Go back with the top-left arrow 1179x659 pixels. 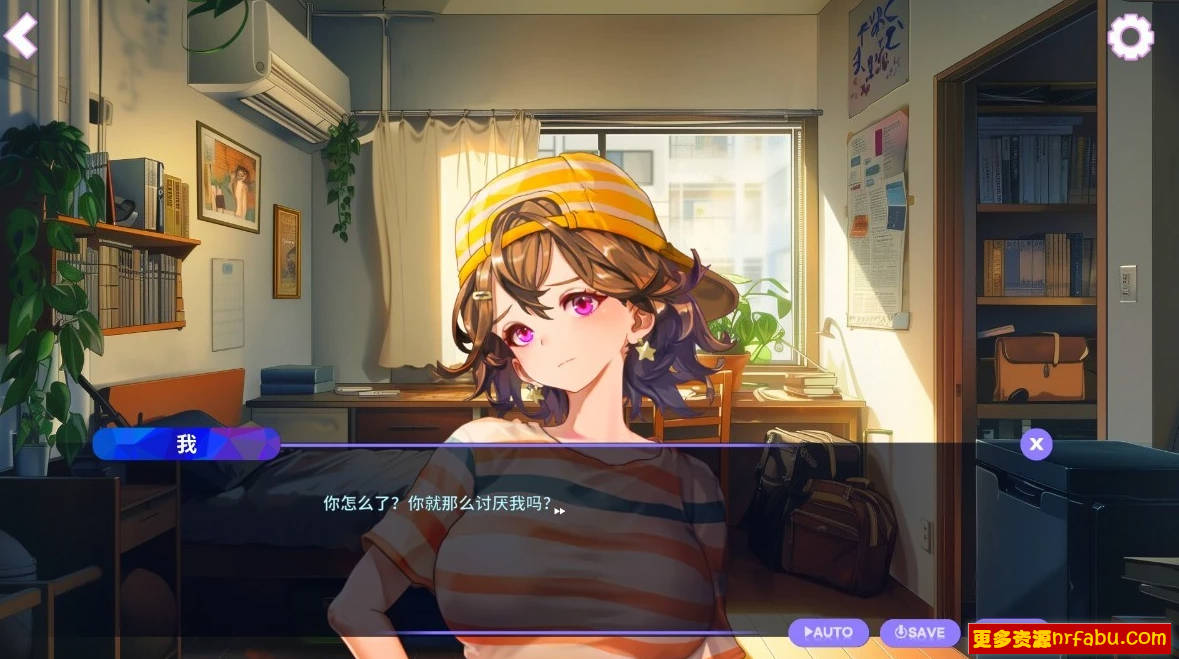pyautogui.click(x=20, y=36)
